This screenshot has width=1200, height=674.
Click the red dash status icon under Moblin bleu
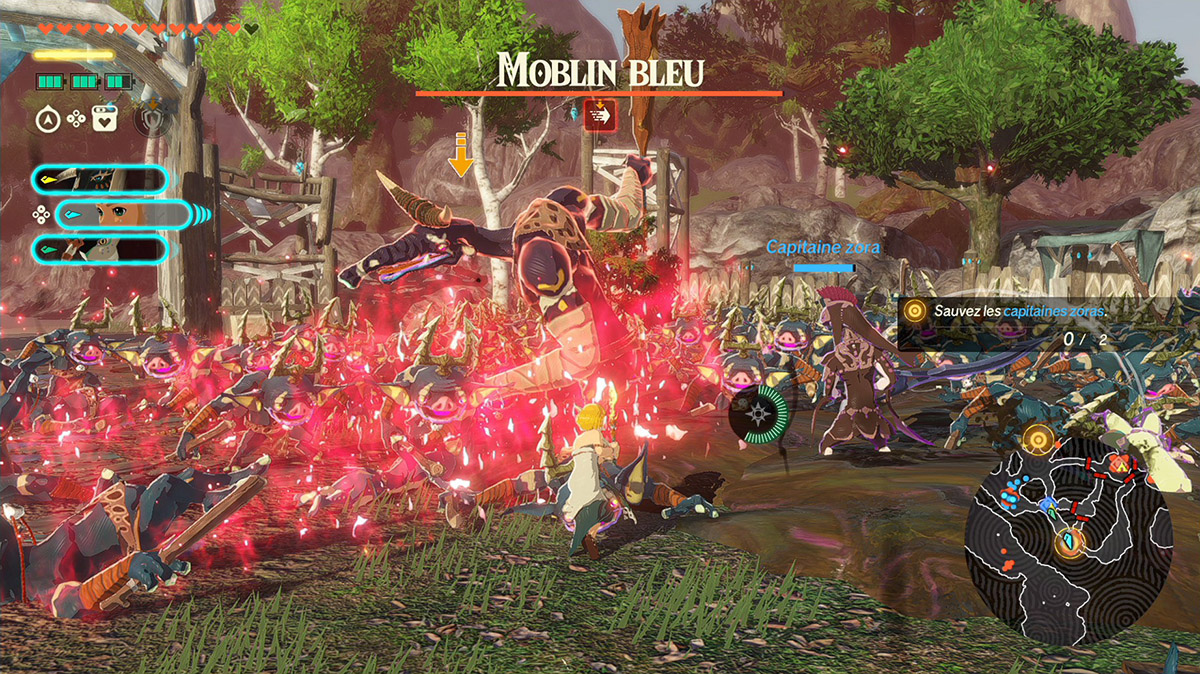coord(600,115)
